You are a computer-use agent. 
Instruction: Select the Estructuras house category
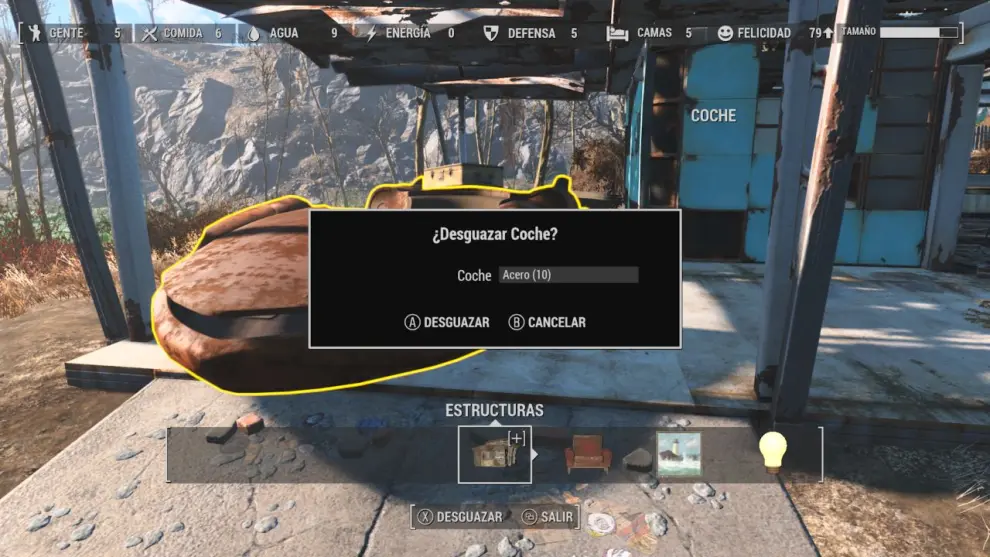(x=495, y=455)
